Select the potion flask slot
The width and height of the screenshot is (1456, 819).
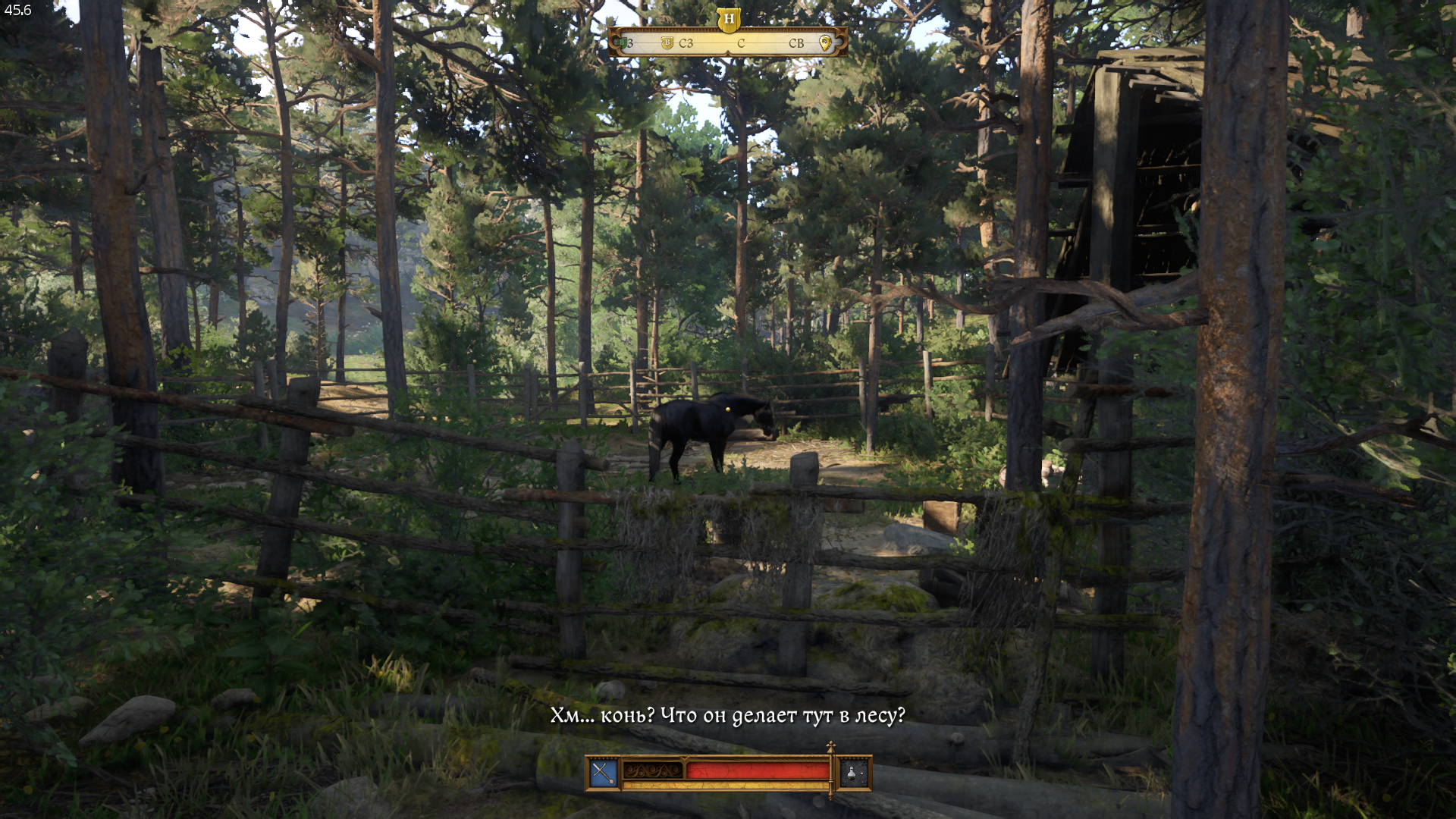[853, 773]
